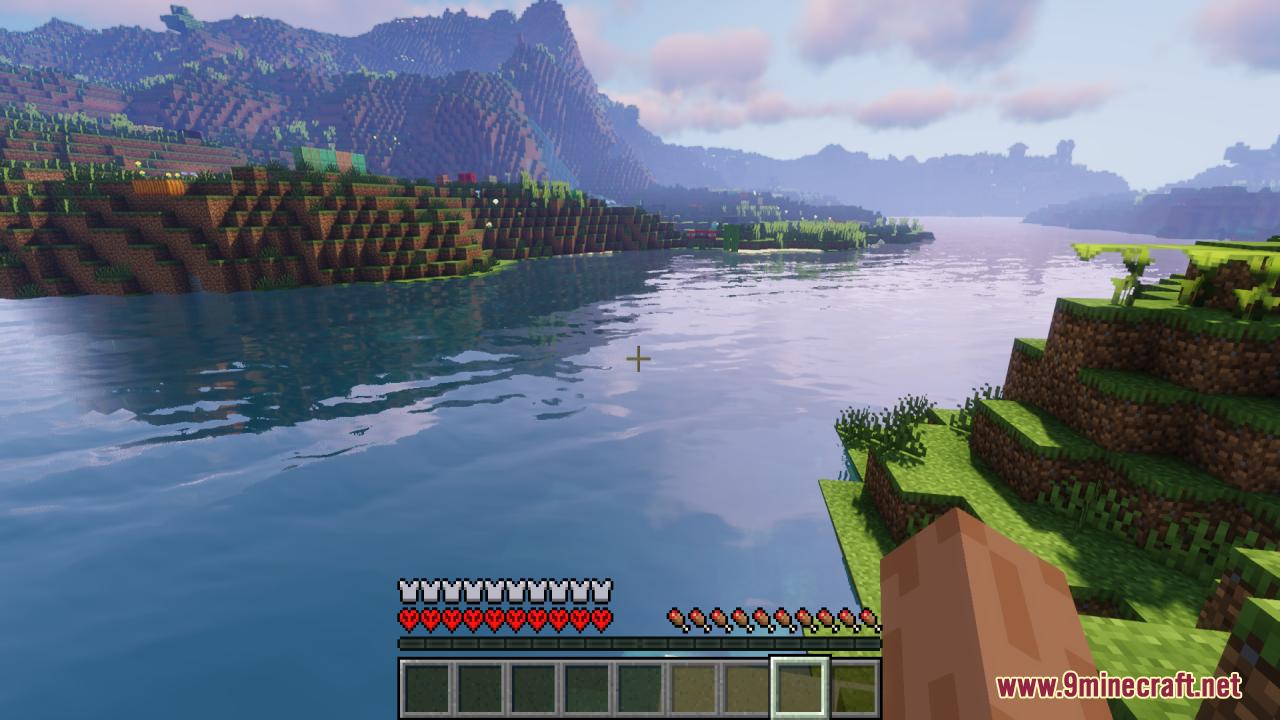The width and height of the screenshot is (1280, 720).
Task: Click the crosshair at screen center
Action: (x=639, y=358)
